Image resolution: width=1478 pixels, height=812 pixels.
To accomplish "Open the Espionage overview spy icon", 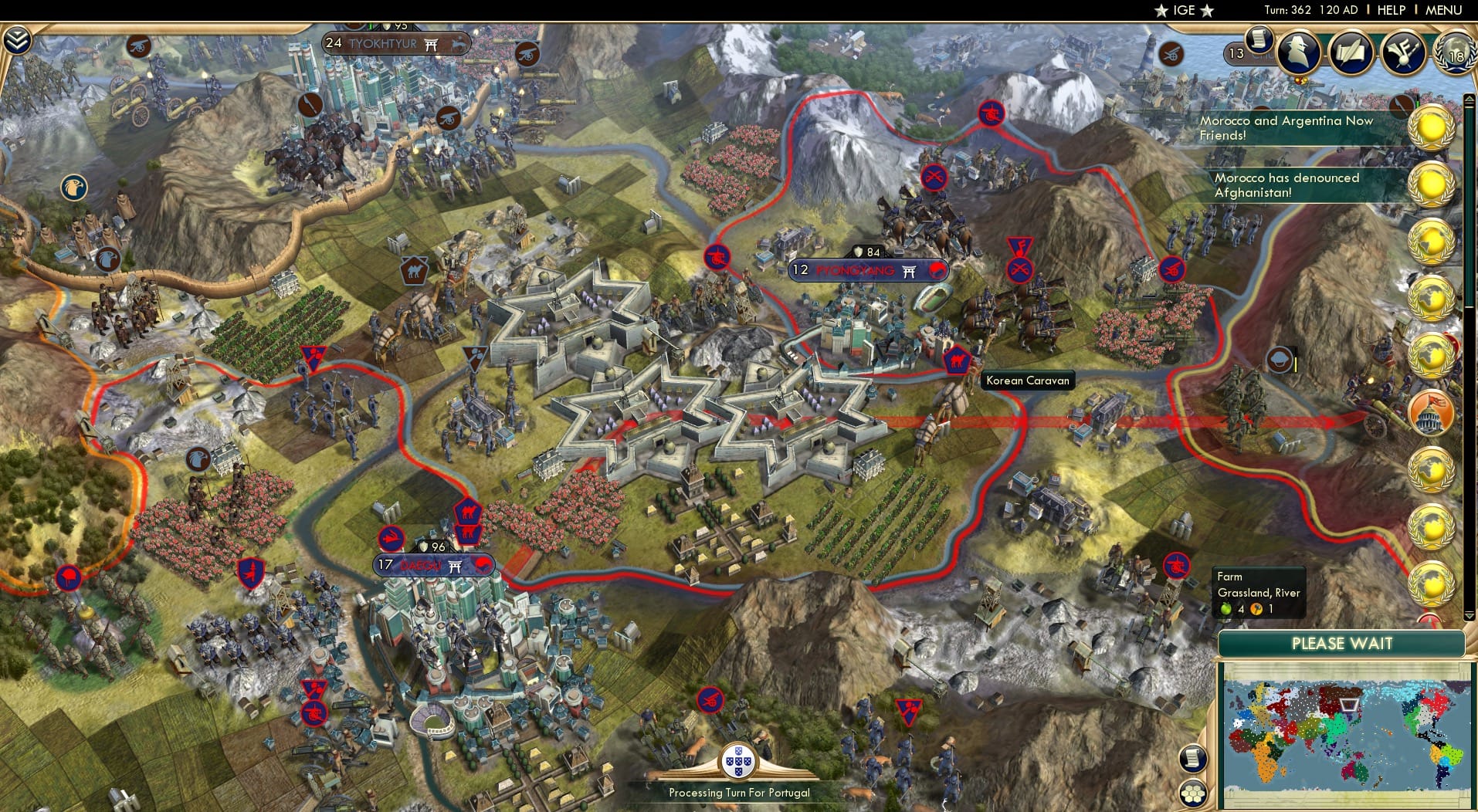I will (x=1299, y=52).
